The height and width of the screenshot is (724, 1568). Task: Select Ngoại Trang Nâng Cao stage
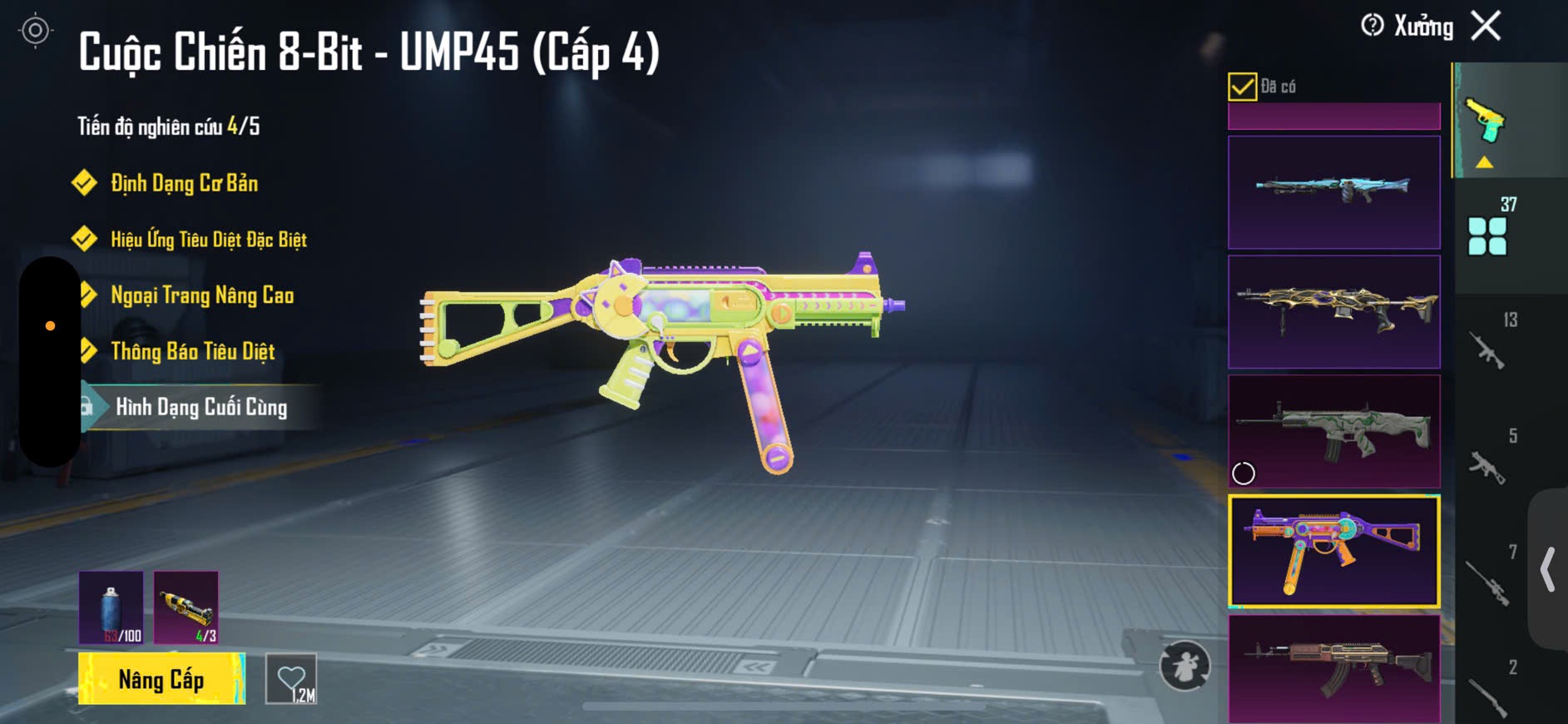point(201,295)
